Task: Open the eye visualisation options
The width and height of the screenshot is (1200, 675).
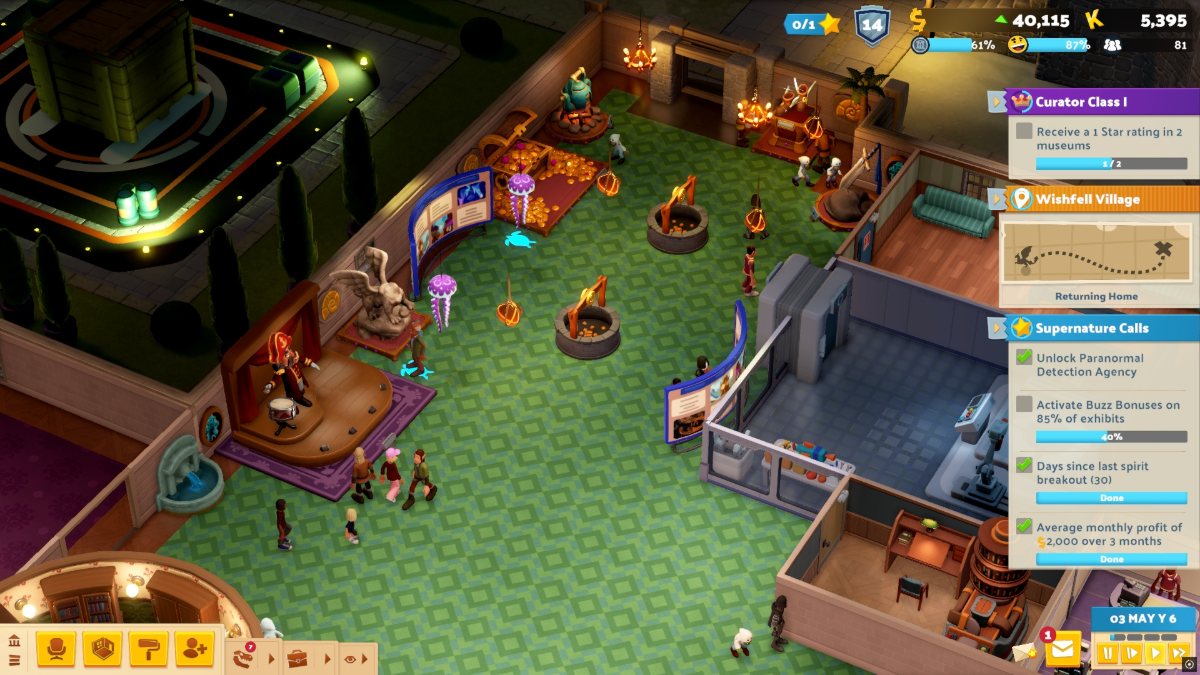Action: 350,659
